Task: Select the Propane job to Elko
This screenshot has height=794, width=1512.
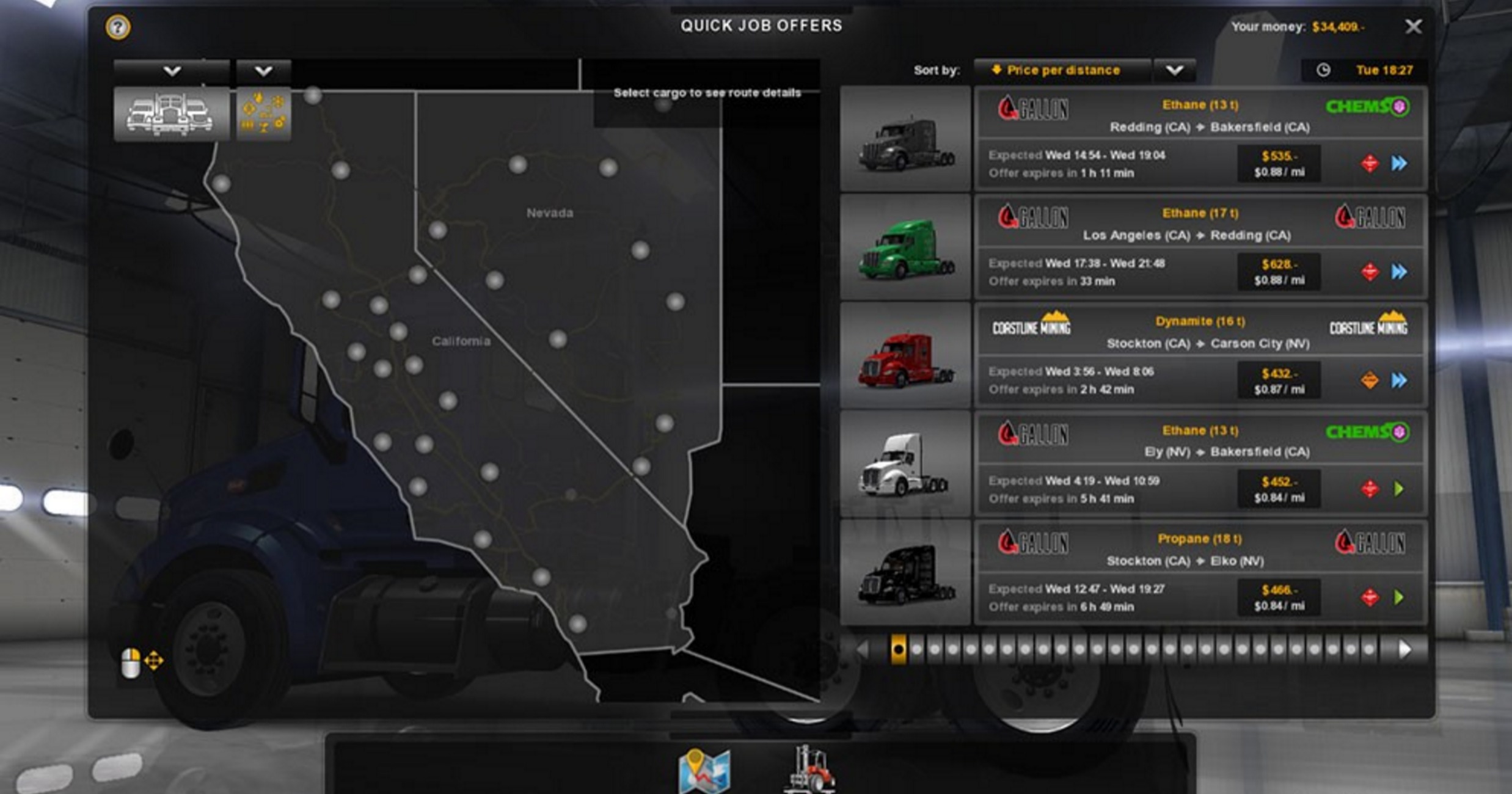Action: (x=1200, y=571)
